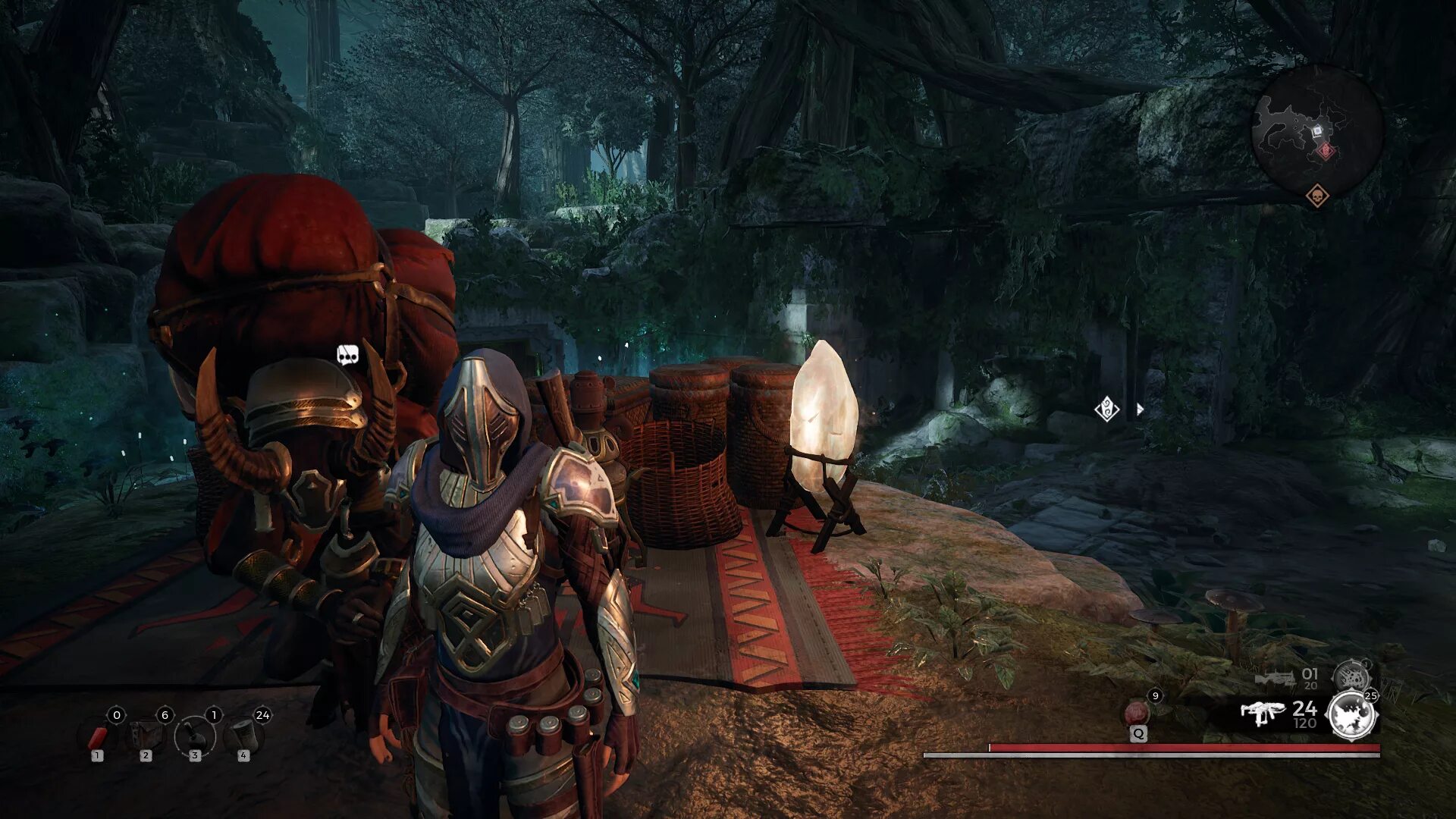Open the circular minimap
The image size is (1456, 819).
click(x=1316, y=130)
